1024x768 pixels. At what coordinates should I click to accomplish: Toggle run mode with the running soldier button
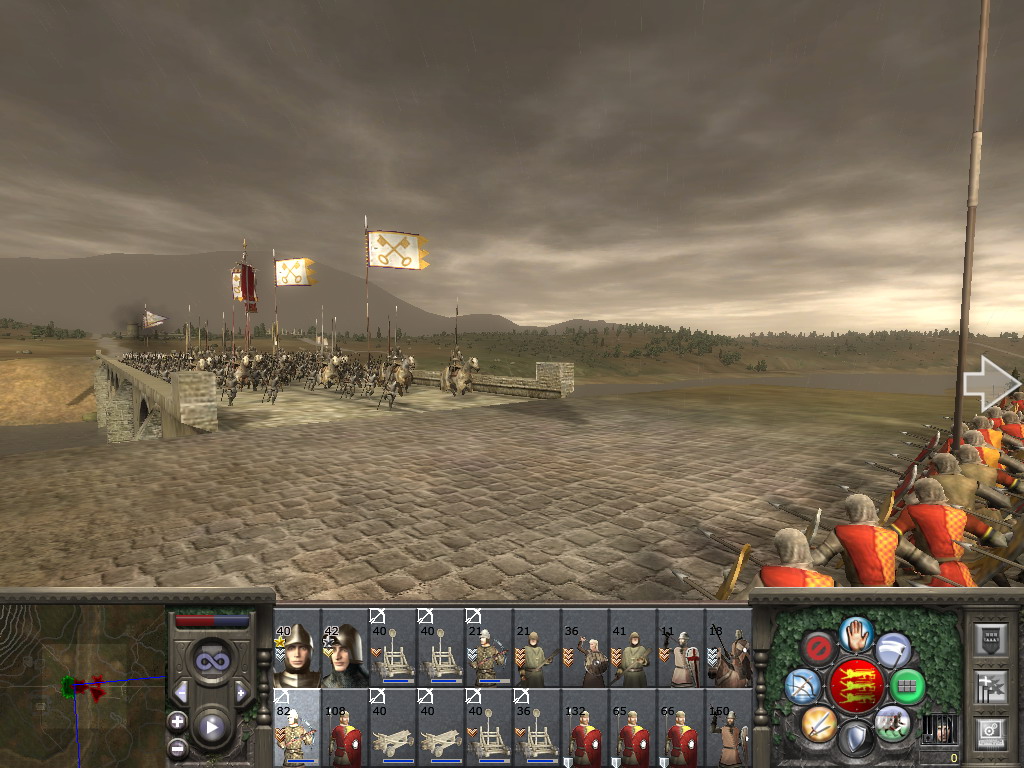click(892, 722)
